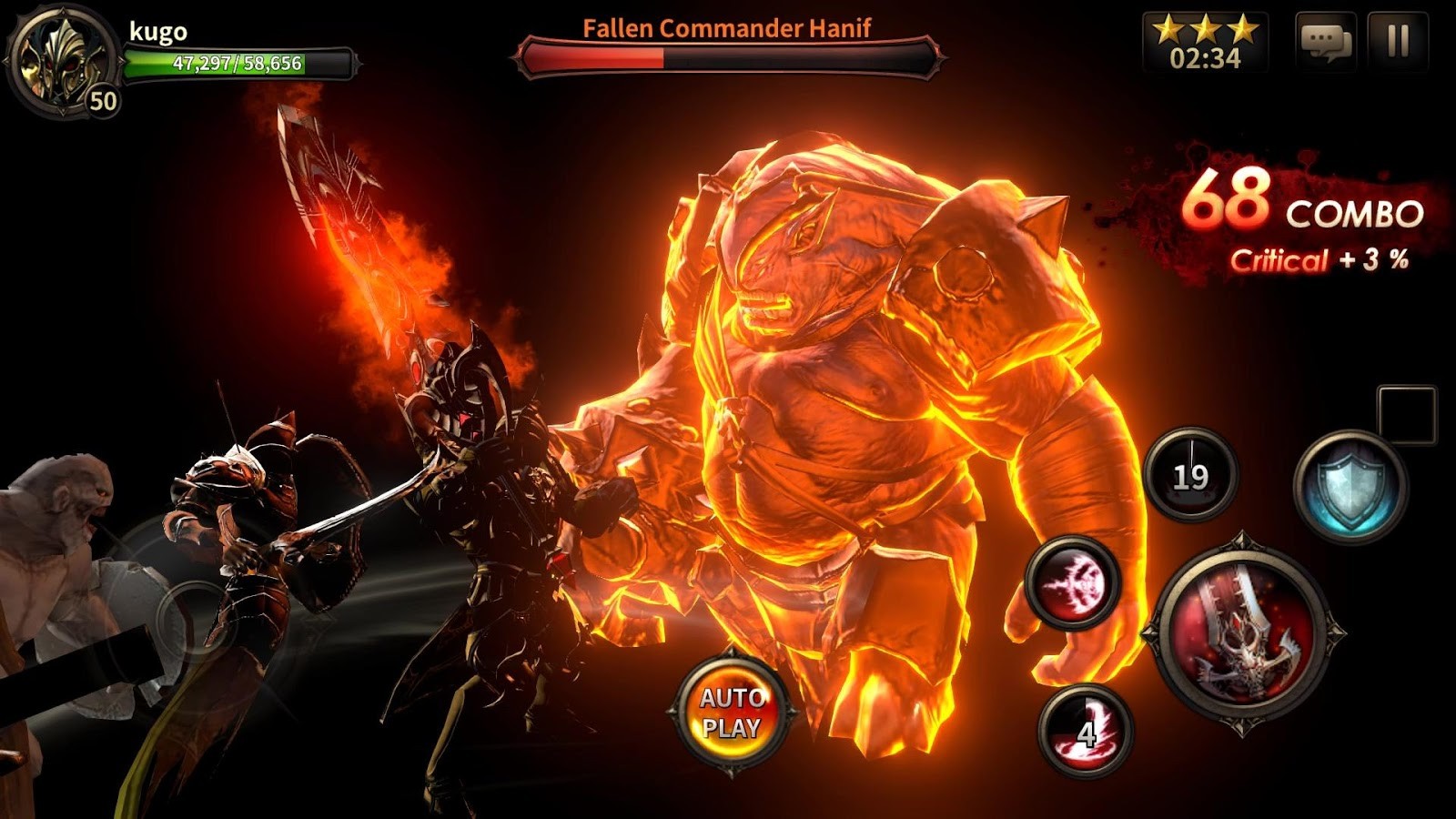This screenshot has width=1456, height=819.
Task: Touch the virtual movement joystick
Action: 191,619
